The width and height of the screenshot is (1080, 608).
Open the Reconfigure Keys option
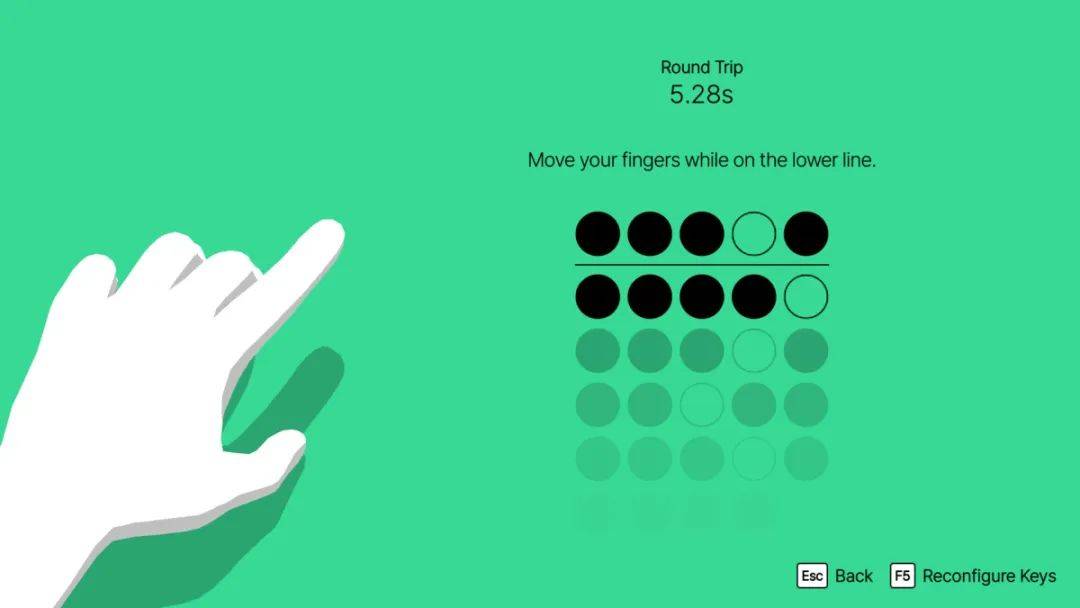click(973, 576)
